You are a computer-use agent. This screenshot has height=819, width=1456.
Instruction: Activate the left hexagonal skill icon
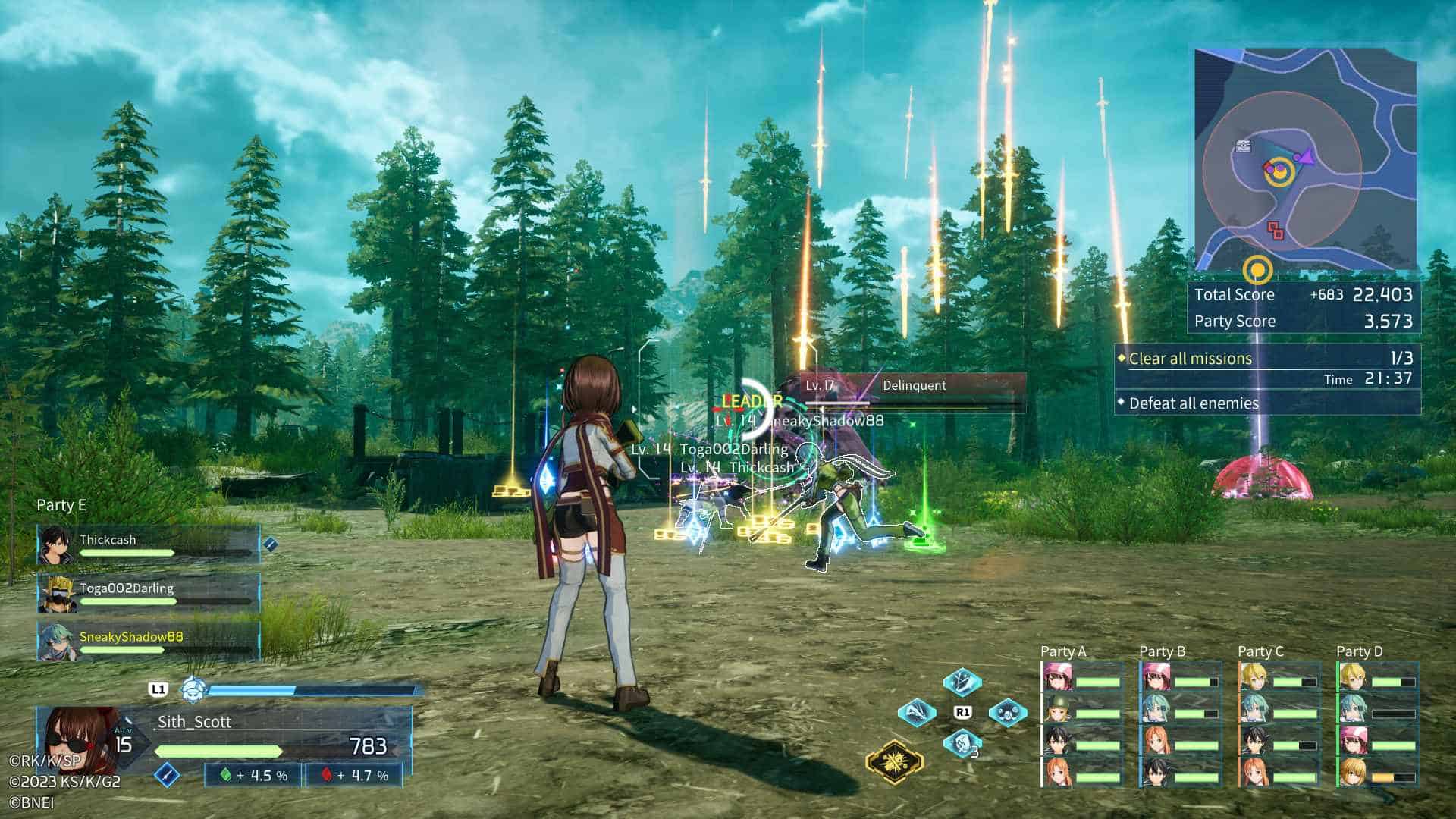click(916, 713)
